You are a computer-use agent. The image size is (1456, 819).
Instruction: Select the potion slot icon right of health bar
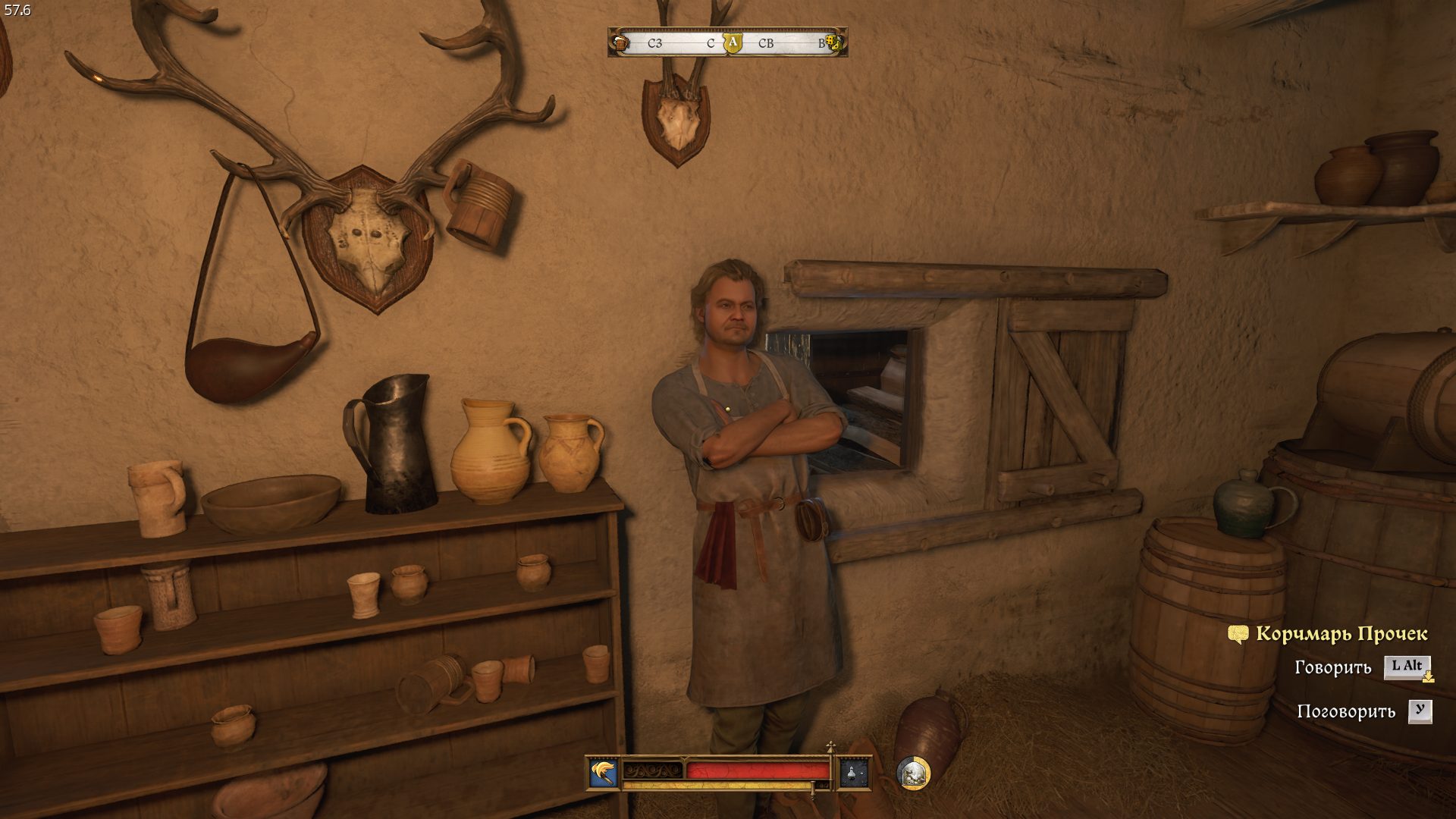click(x=853, y=773)
